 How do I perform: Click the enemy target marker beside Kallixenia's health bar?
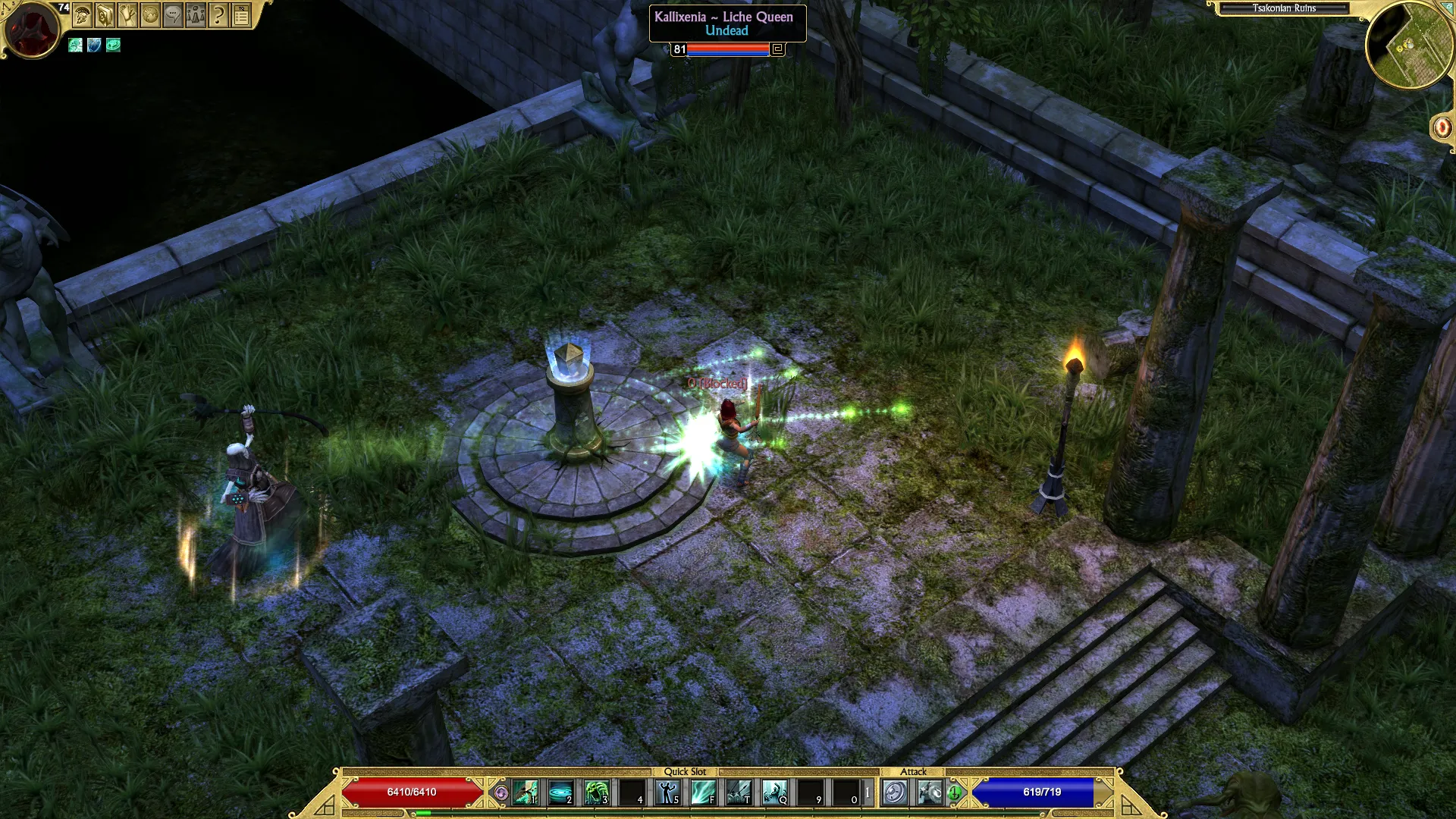point(777,49)
